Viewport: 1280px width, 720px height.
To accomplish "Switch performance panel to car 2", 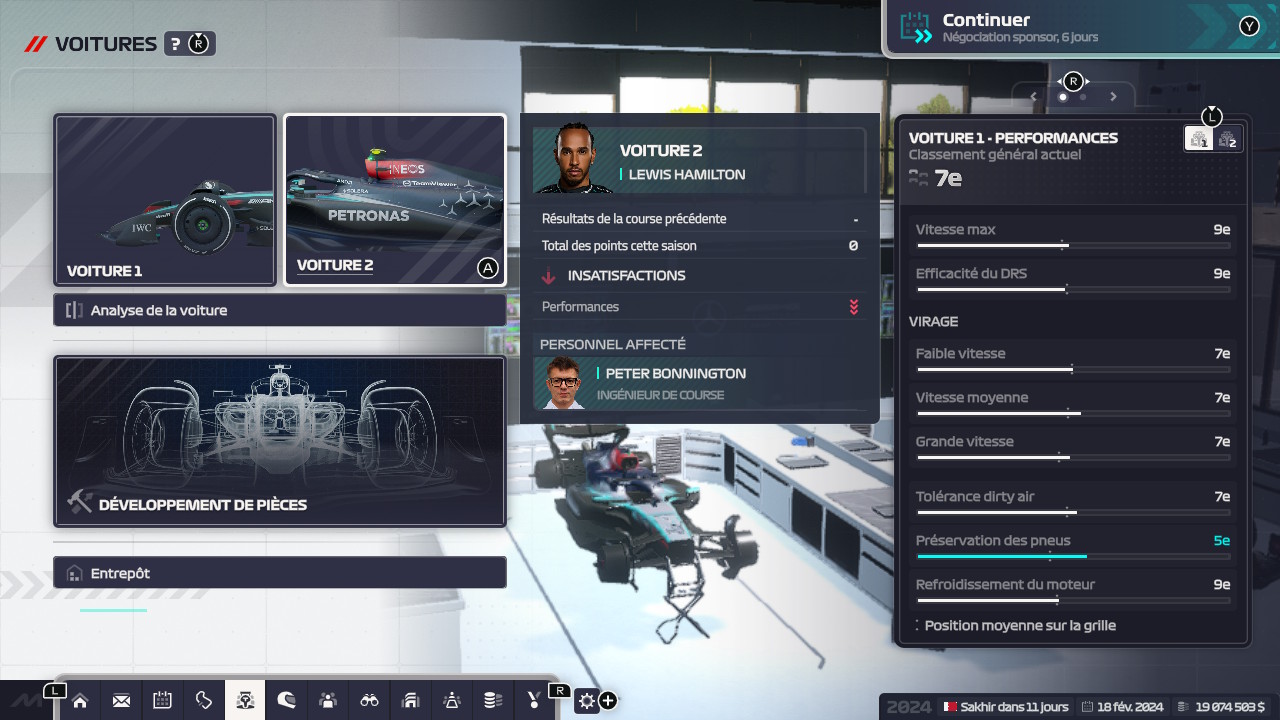I will (x=1227, y=139).
